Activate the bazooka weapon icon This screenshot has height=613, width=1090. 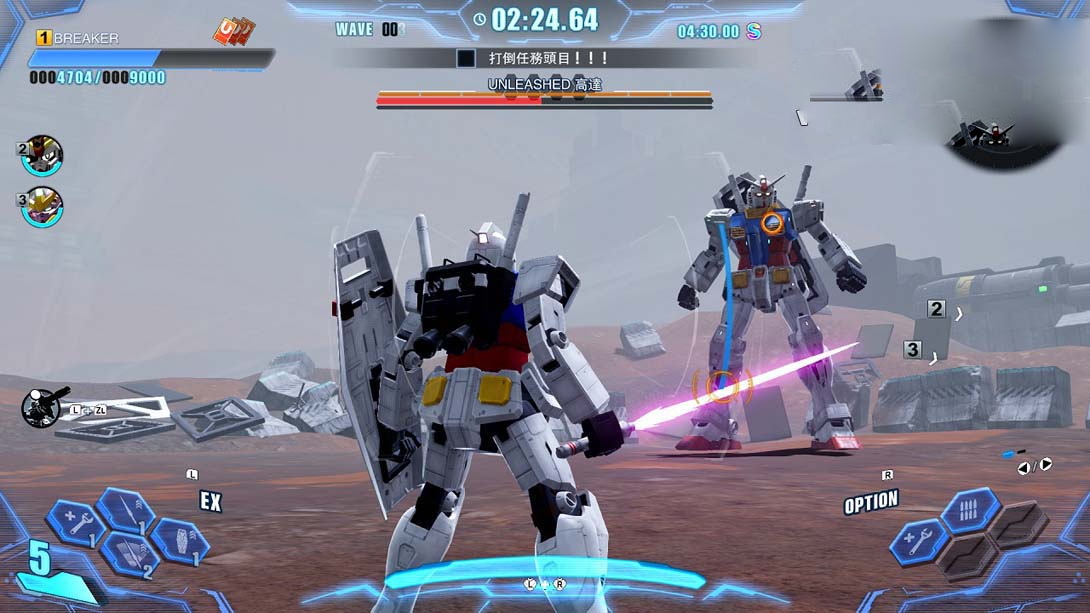click(44, 405)
